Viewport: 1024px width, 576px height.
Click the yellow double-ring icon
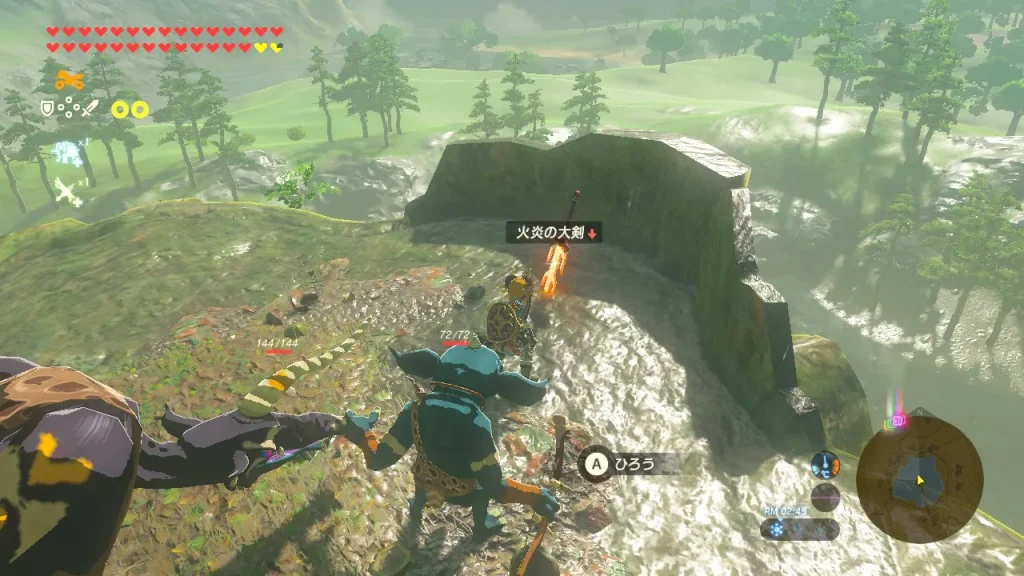click(x=129, y=109)
